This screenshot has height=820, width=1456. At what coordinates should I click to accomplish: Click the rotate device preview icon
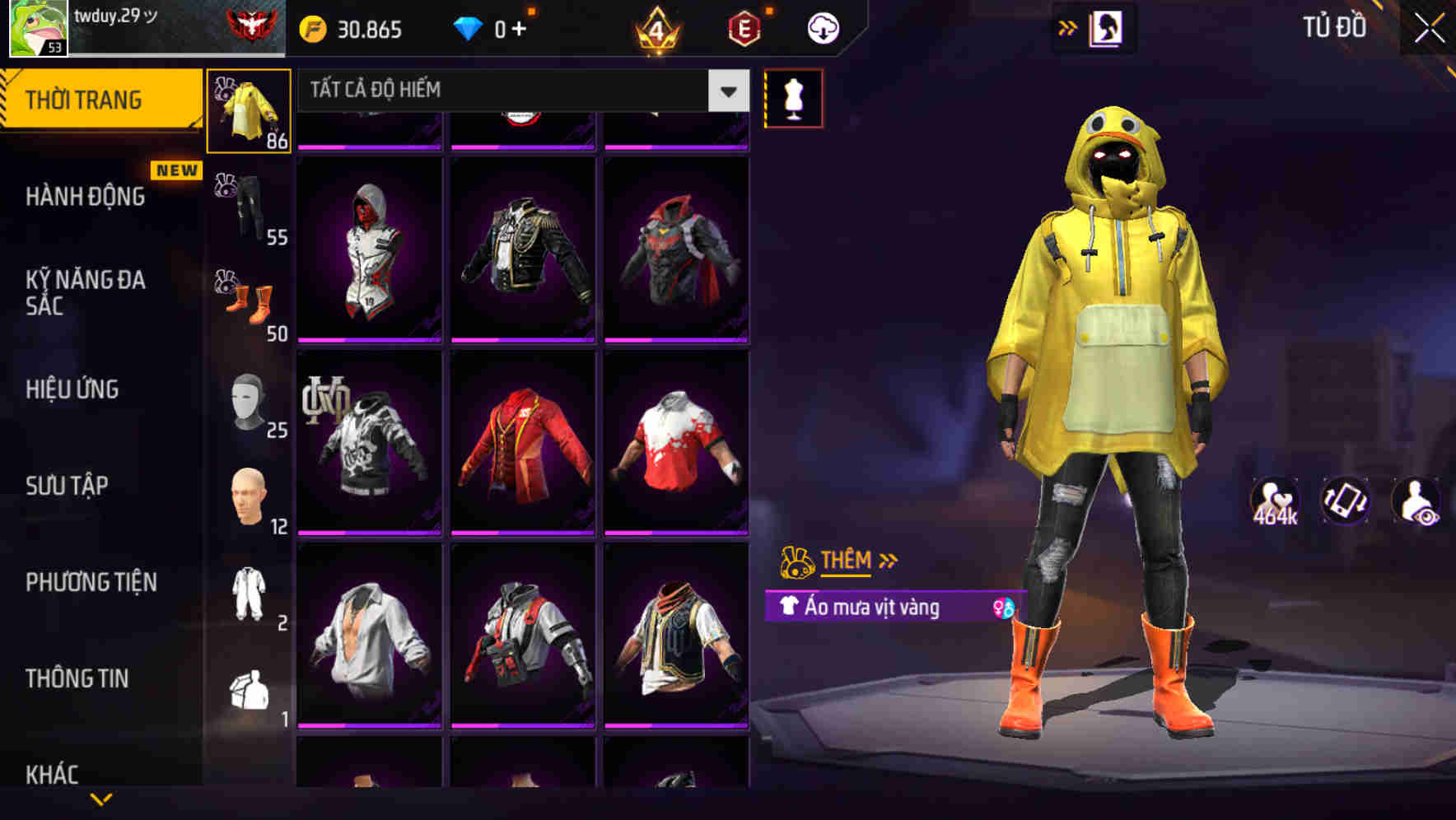pyautogui.click(x=1344, y=504)
